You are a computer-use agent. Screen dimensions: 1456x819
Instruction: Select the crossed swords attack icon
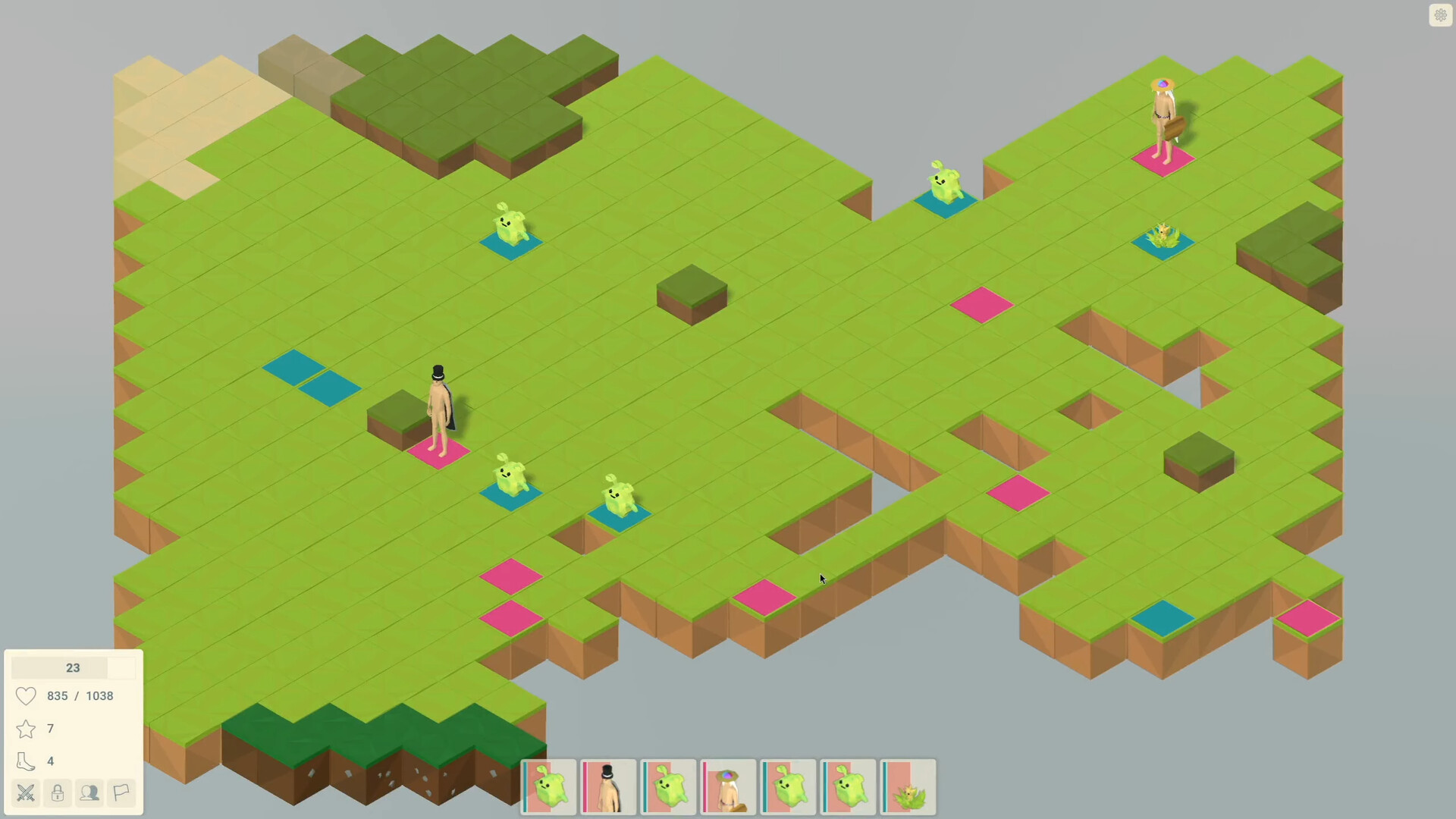coord(25,793)
